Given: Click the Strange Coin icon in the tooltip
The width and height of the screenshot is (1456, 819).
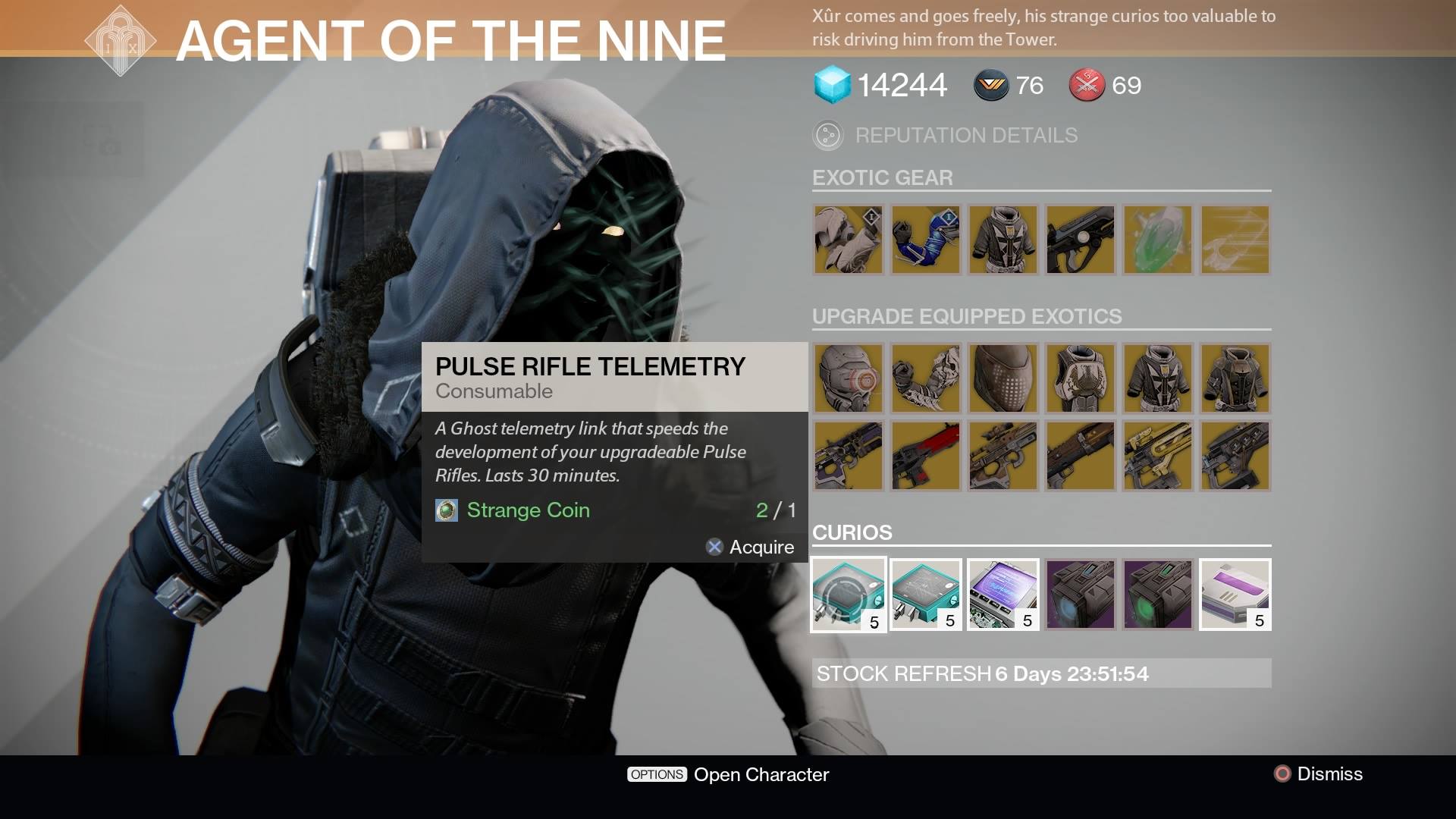Looking at the screenshot, I should pos(445,510).
